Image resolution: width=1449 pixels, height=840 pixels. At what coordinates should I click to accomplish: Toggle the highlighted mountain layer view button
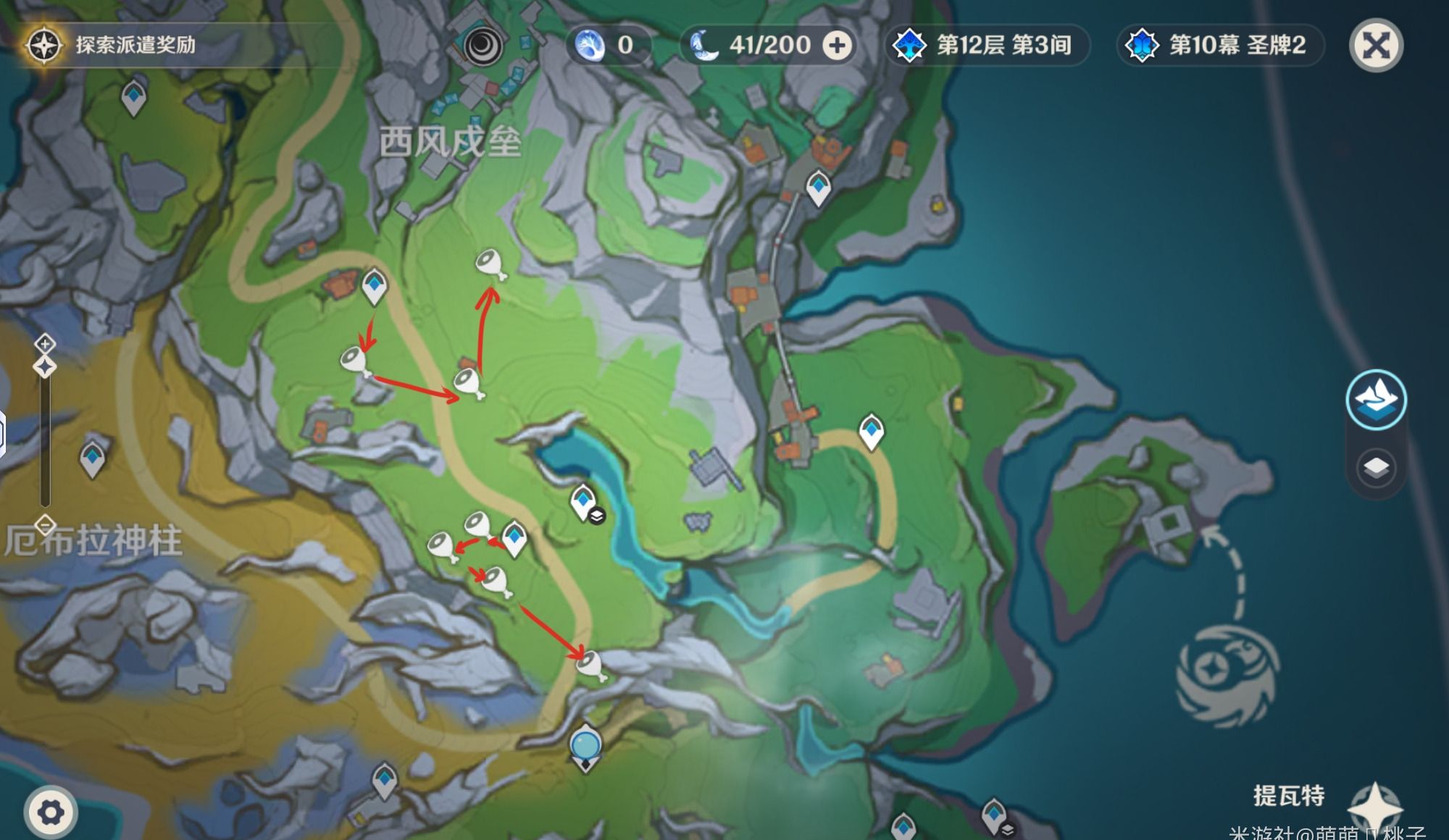tap(1376, 400)
